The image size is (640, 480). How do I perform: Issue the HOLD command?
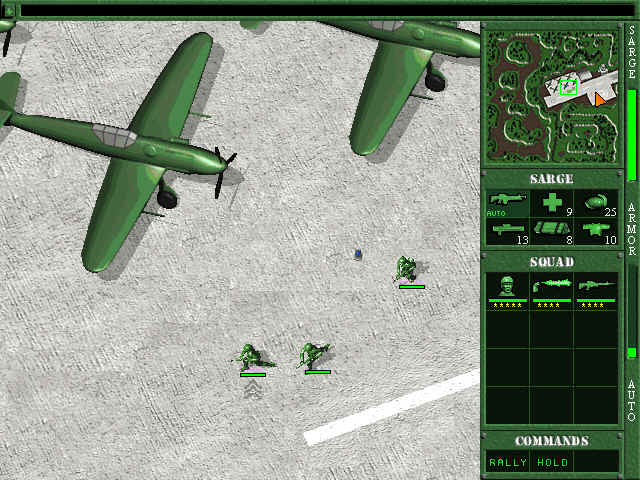pyautogui.click(x=553, y=462)
